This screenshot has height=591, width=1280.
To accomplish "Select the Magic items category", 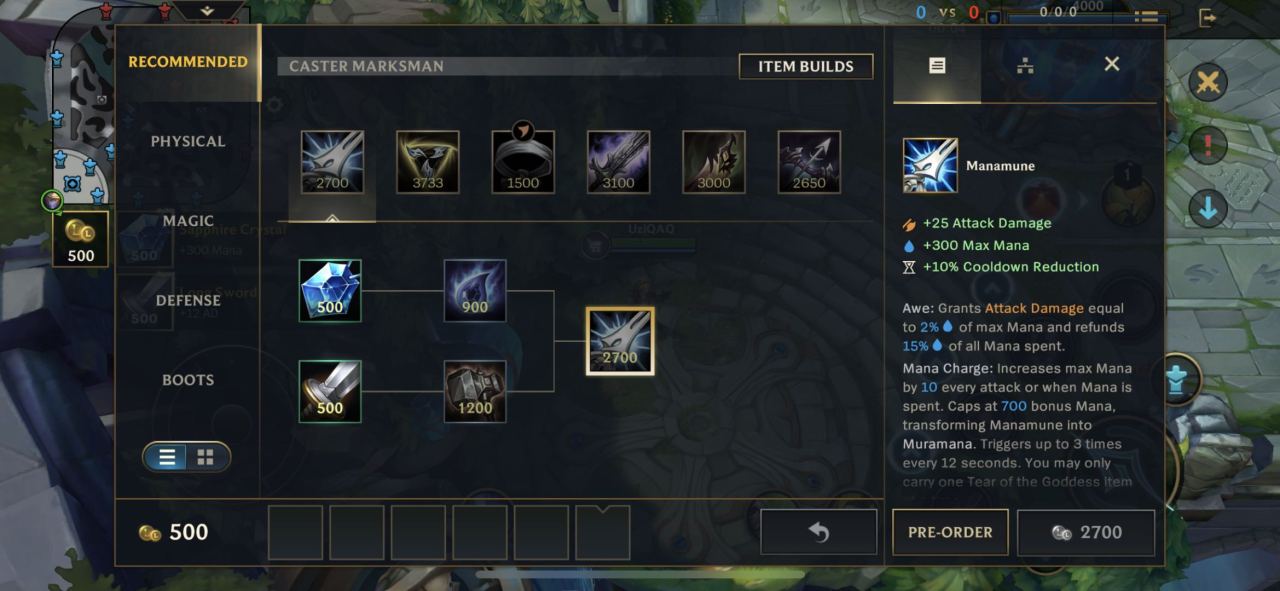I will point(188,221).
